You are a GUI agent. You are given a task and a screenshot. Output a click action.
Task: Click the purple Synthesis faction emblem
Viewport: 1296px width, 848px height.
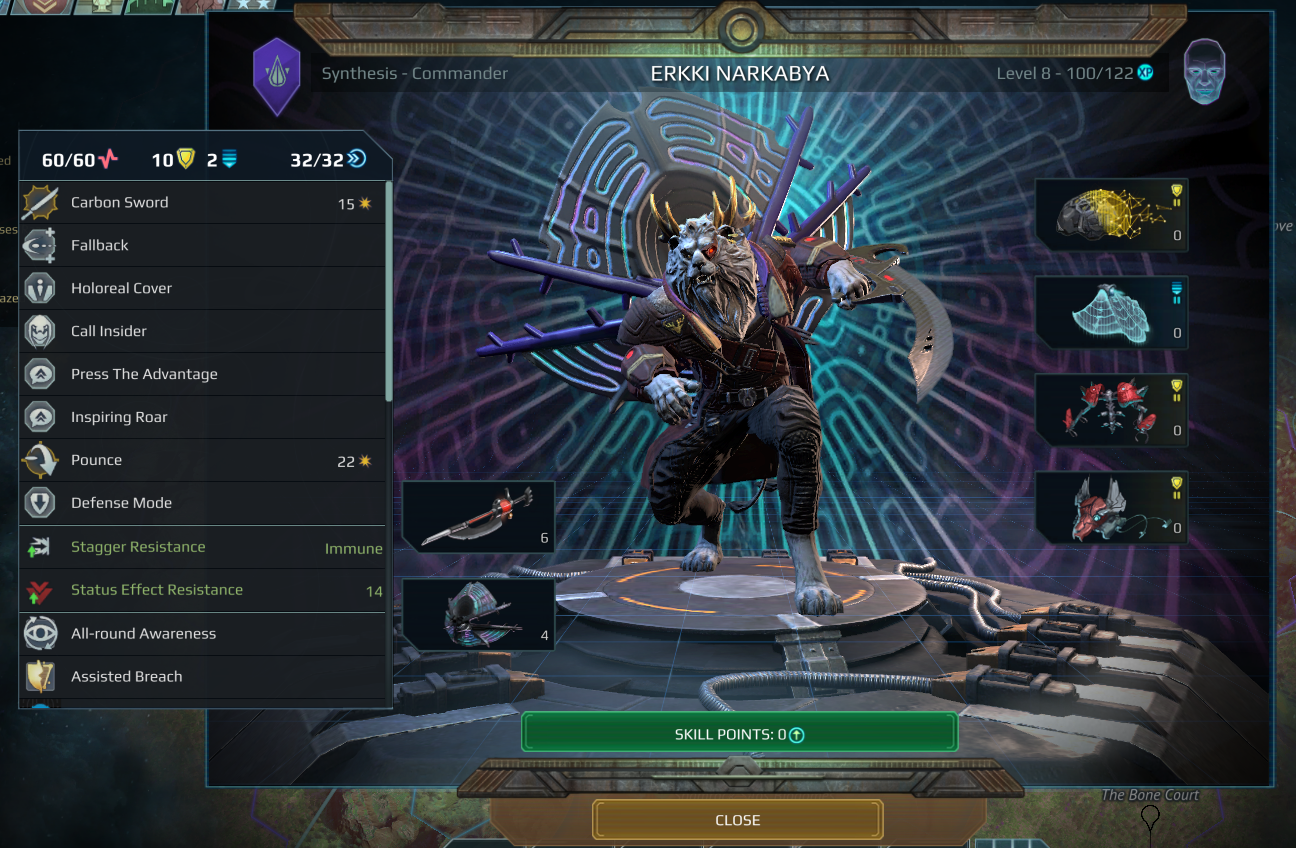coord(276,74)
